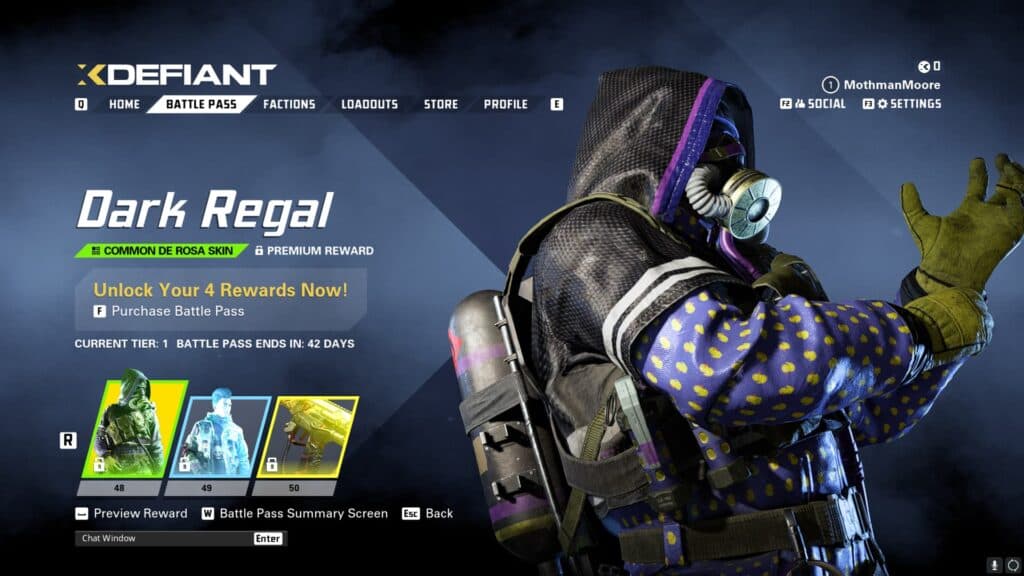Go to the Store tab

[440, 104]
